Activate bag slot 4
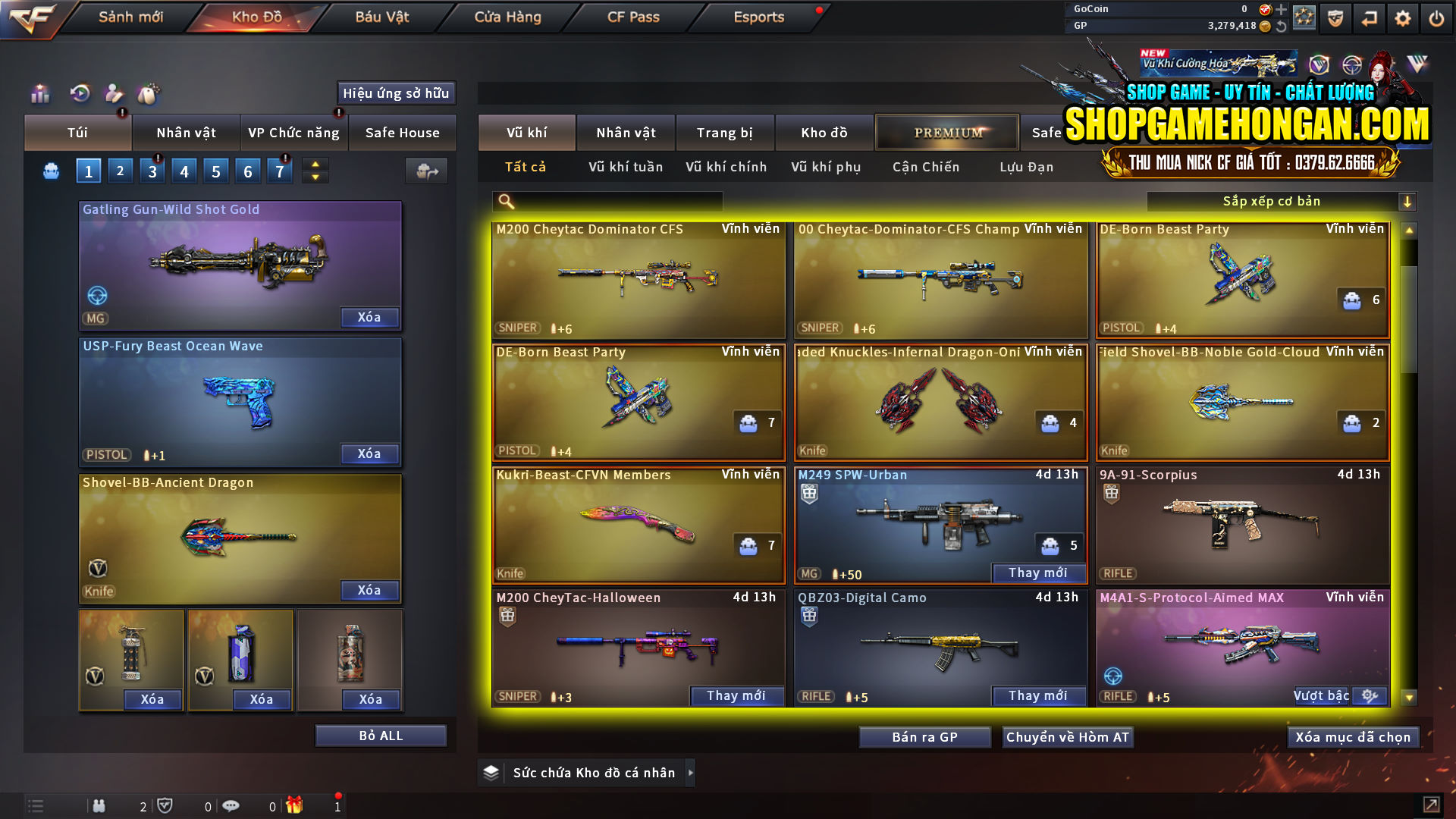Viewport: 1456px width, 819px height. [x=184, y=170]
